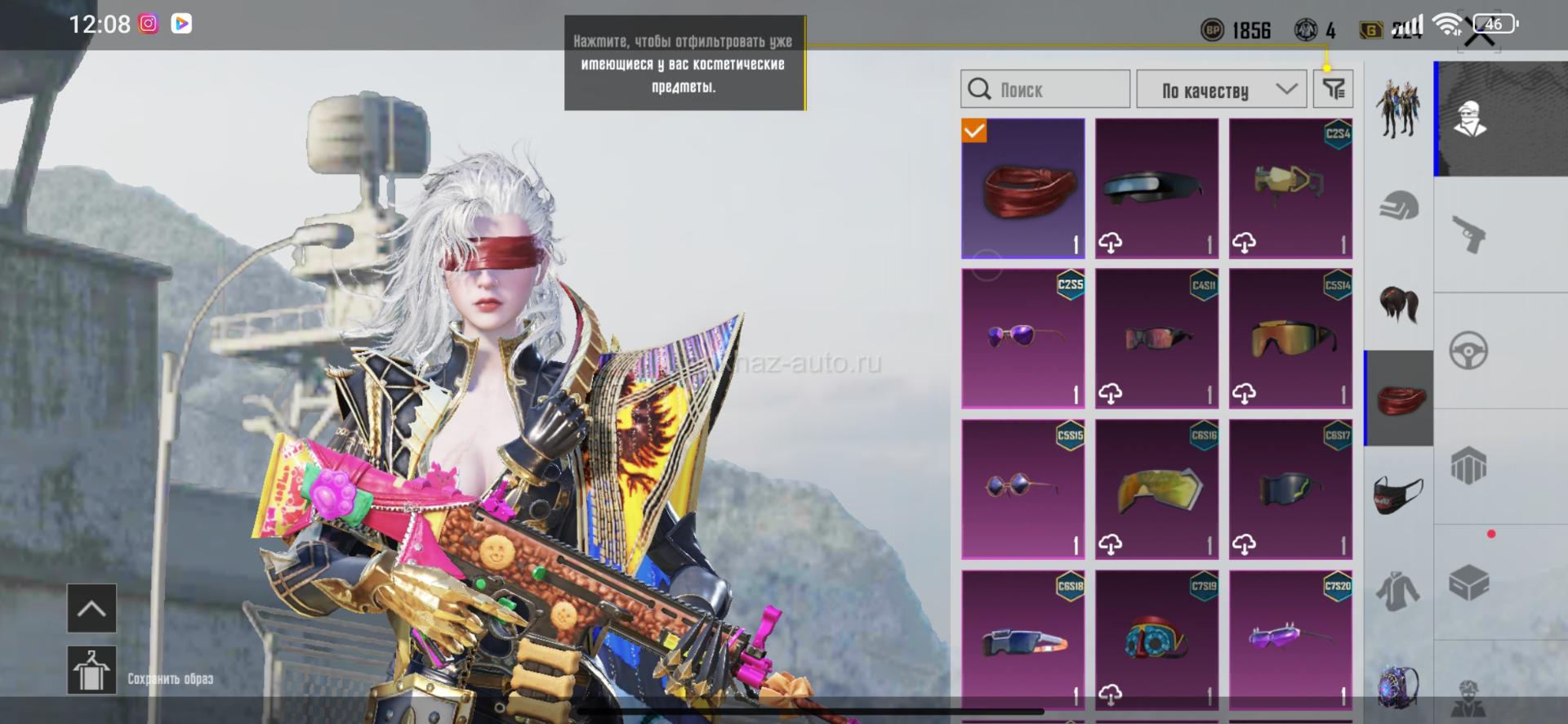Select the C5S14 gold shield sunglasses
This screenshot has height=724, width=1568.
(1290, 338)
